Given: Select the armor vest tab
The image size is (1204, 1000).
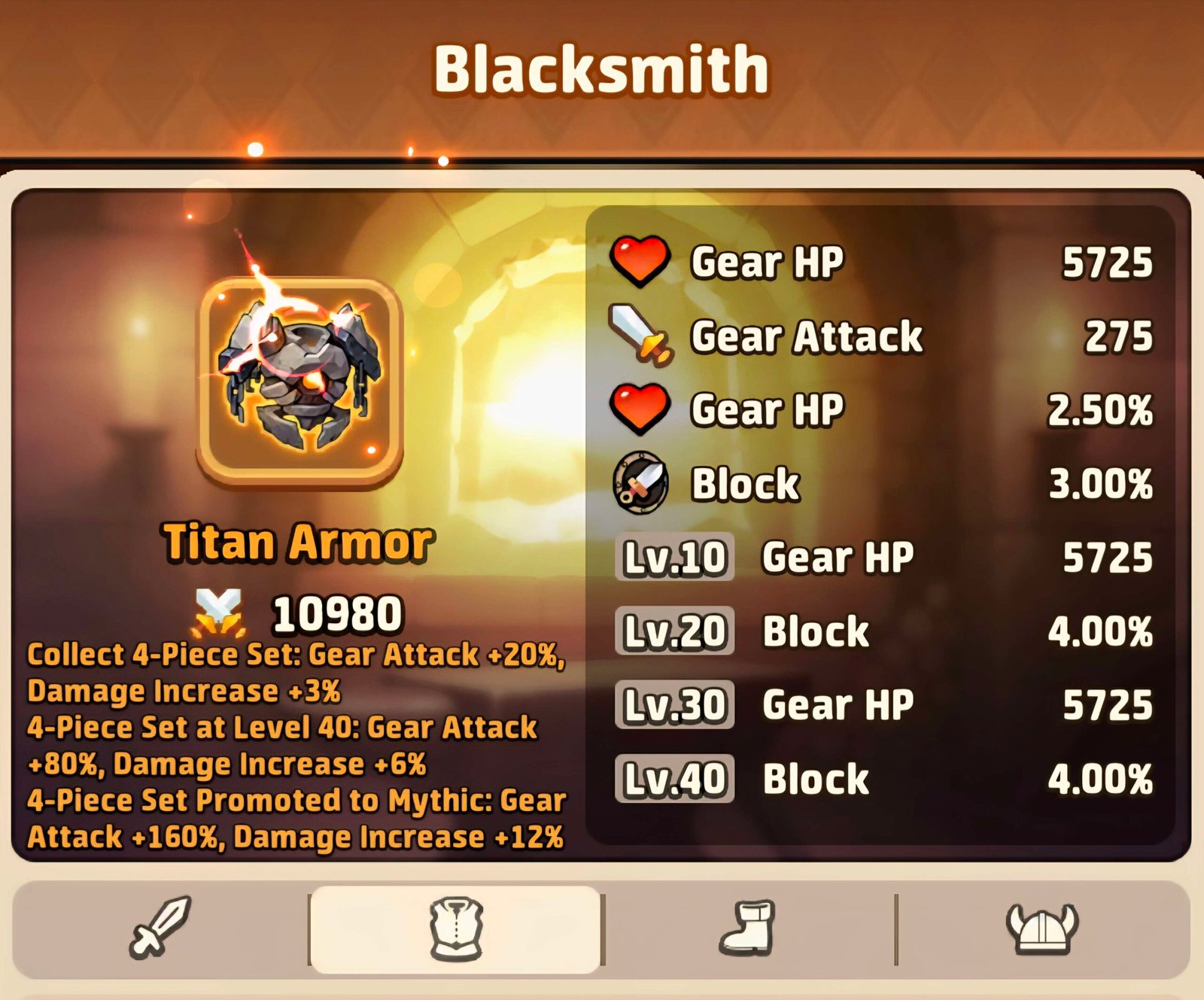Looking at the screenshot, I should [x=455, y=929].
